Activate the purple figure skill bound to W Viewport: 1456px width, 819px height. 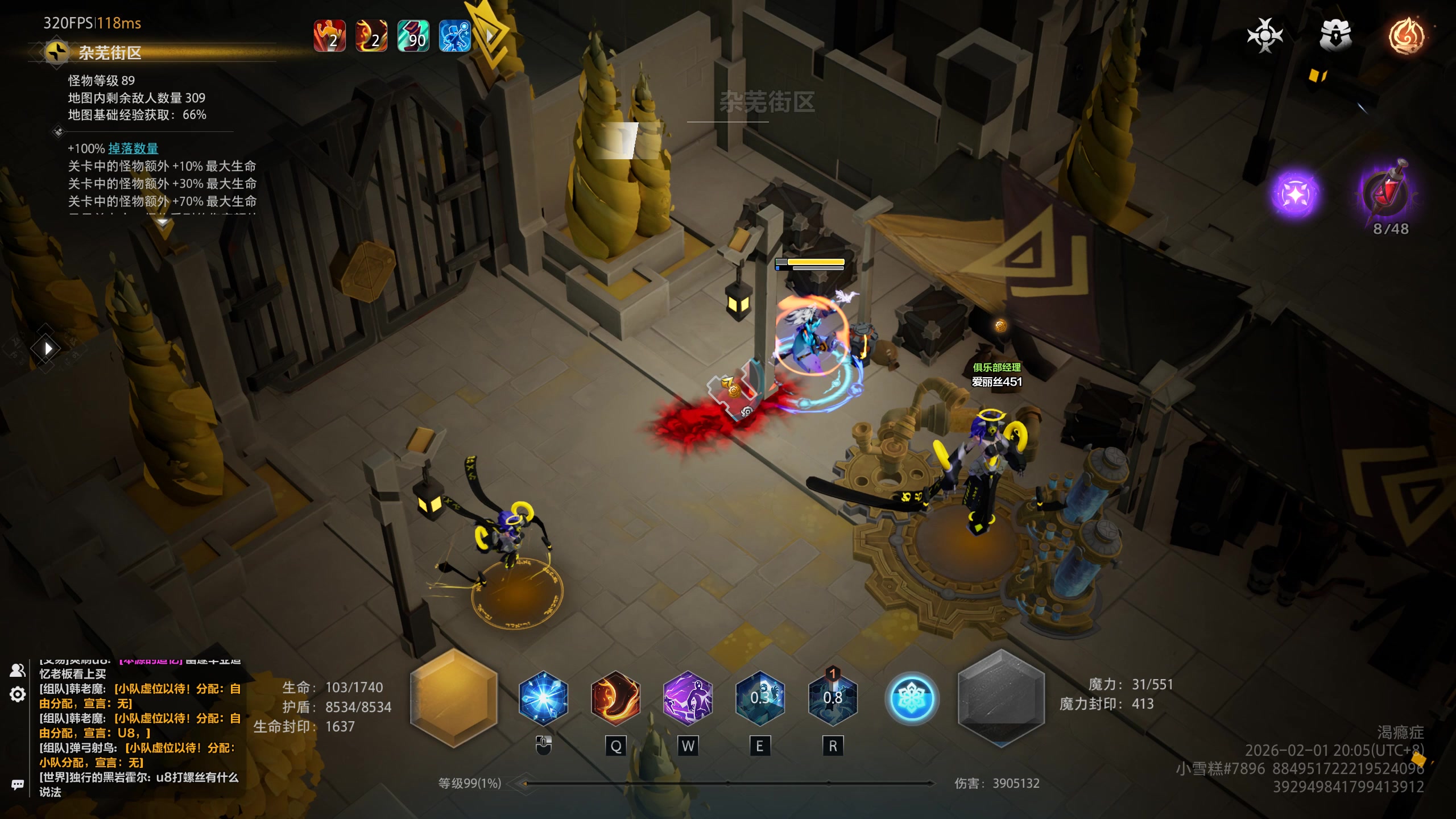688,698
